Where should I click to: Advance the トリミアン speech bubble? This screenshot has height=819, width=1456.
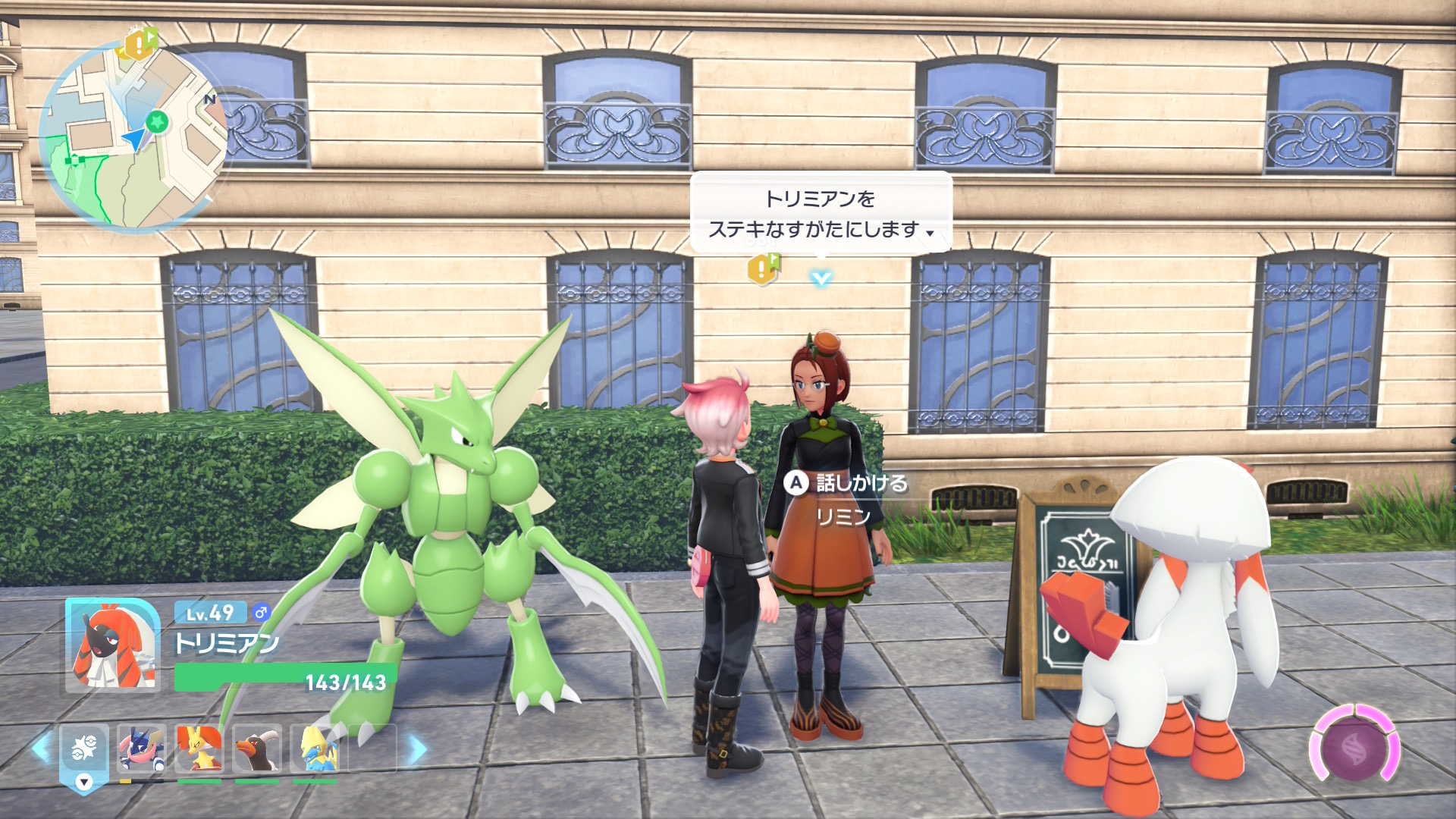pos(821,214)
